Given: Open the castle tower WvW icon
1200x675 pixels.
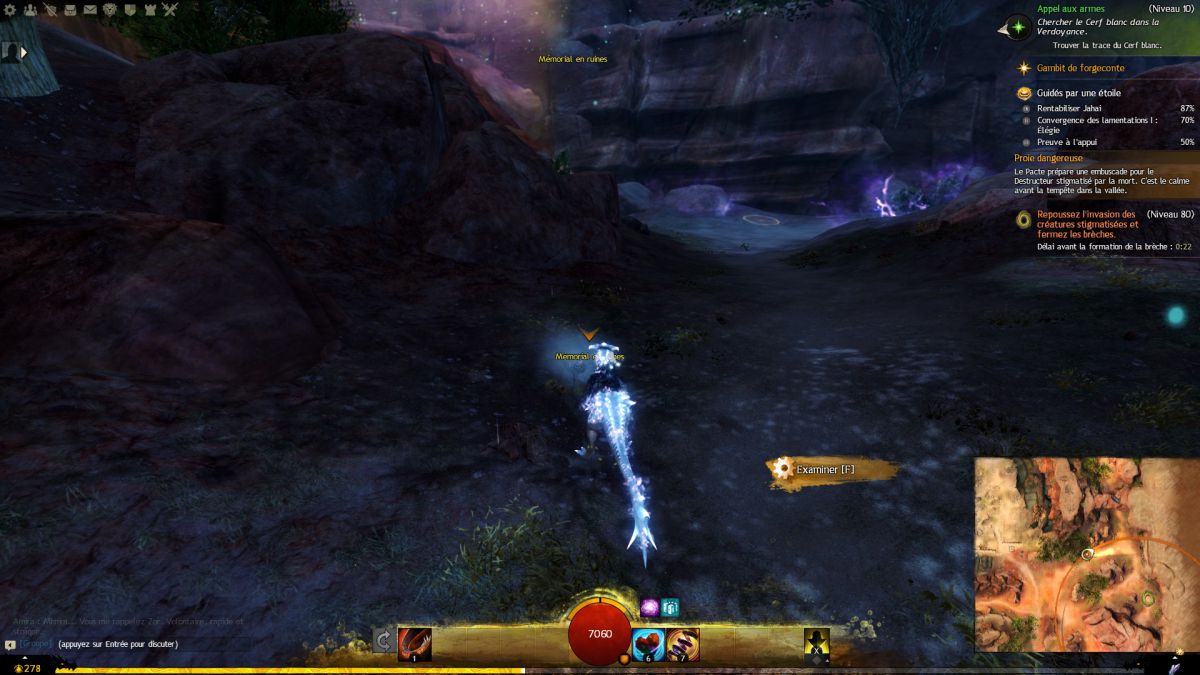Looking at the screenshot, I should point(150,10).
